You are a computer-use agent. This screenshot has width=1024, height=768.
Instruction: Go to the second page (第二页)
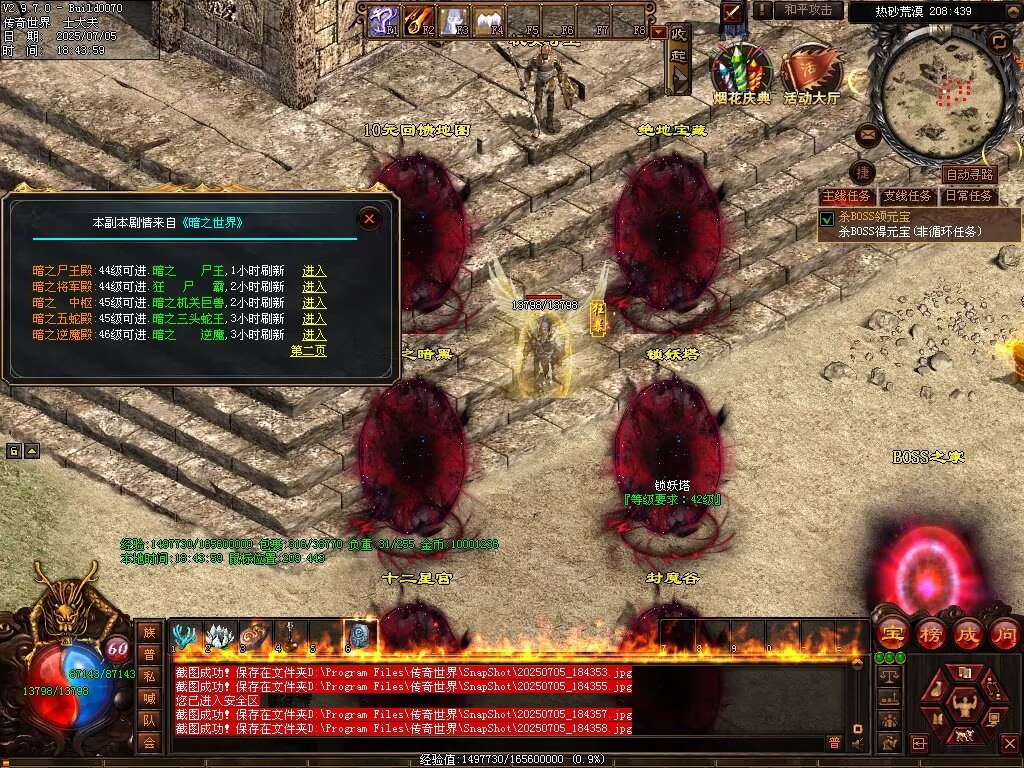308,351
